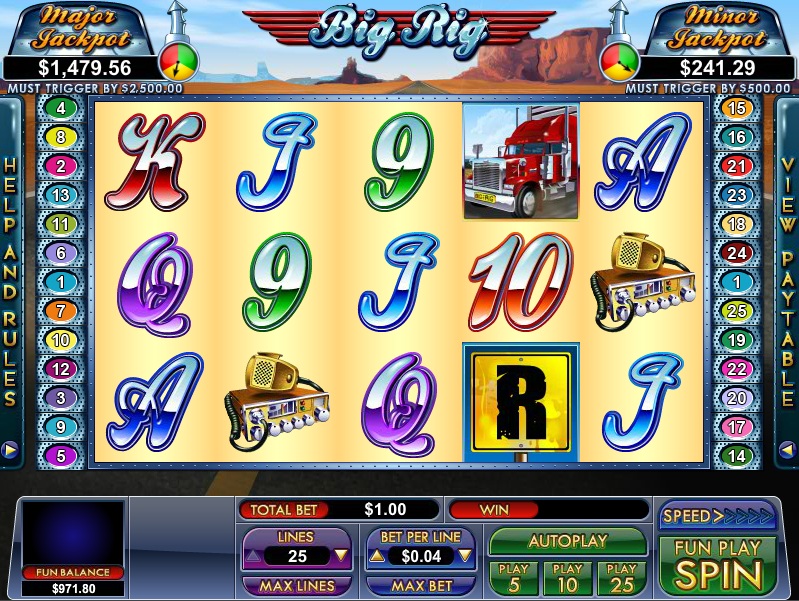The image size is (799, 601).
Task: Click the Max Lines button
Action: click(296, 585)
